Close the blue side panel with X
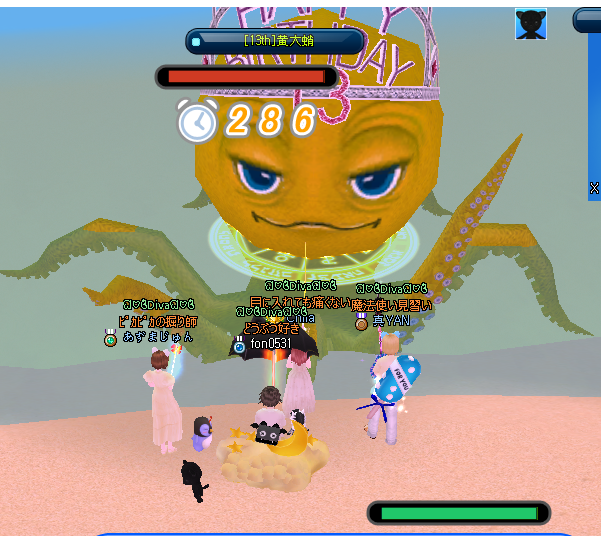601x536 pixels. (594, 187)
